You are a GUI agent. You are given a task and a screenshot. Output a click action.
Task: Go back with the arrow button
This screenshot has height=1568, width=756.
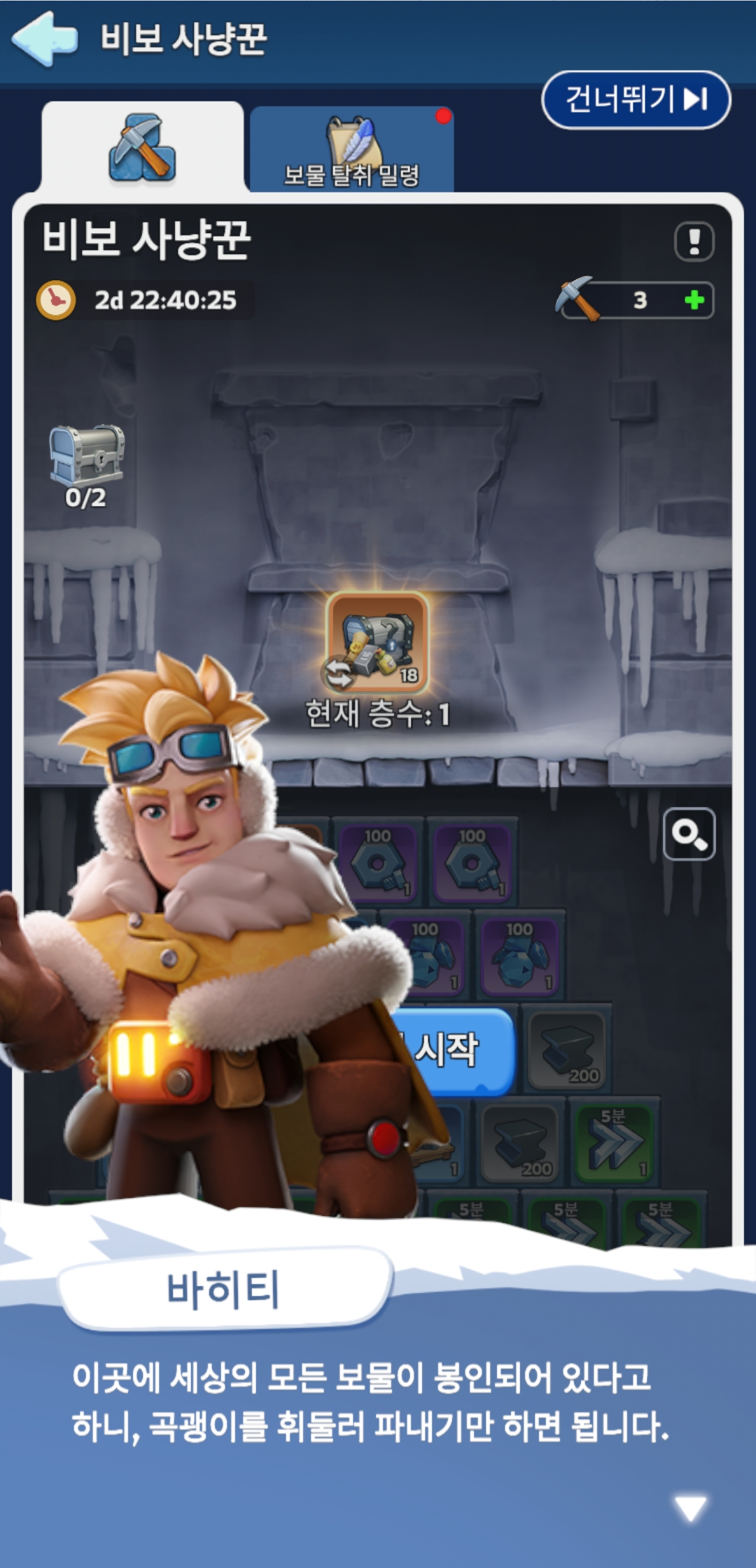click(45, 38)
